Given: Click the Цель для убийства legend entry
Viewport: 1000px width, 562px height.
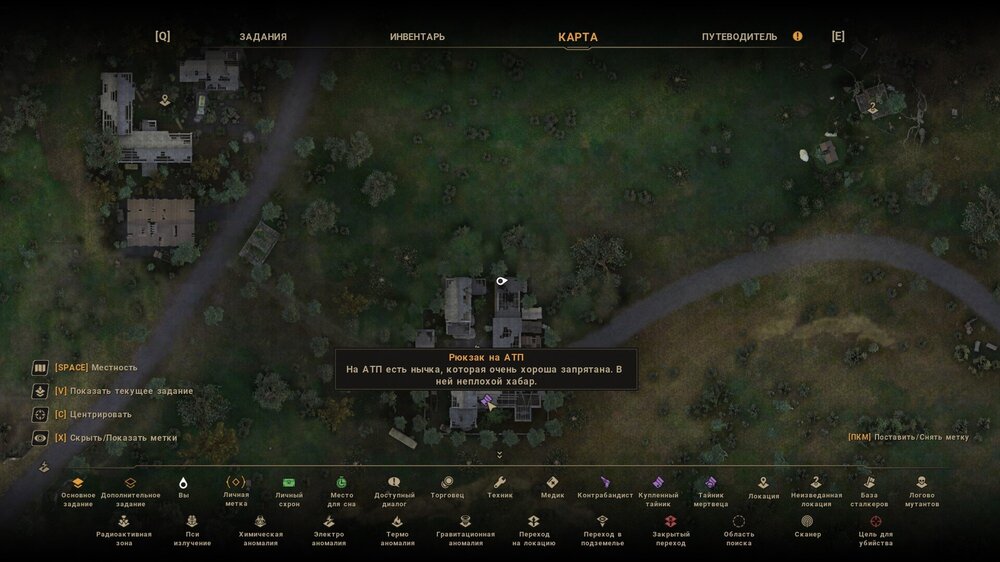Looking at the screenshot, I should coord(876,522).
